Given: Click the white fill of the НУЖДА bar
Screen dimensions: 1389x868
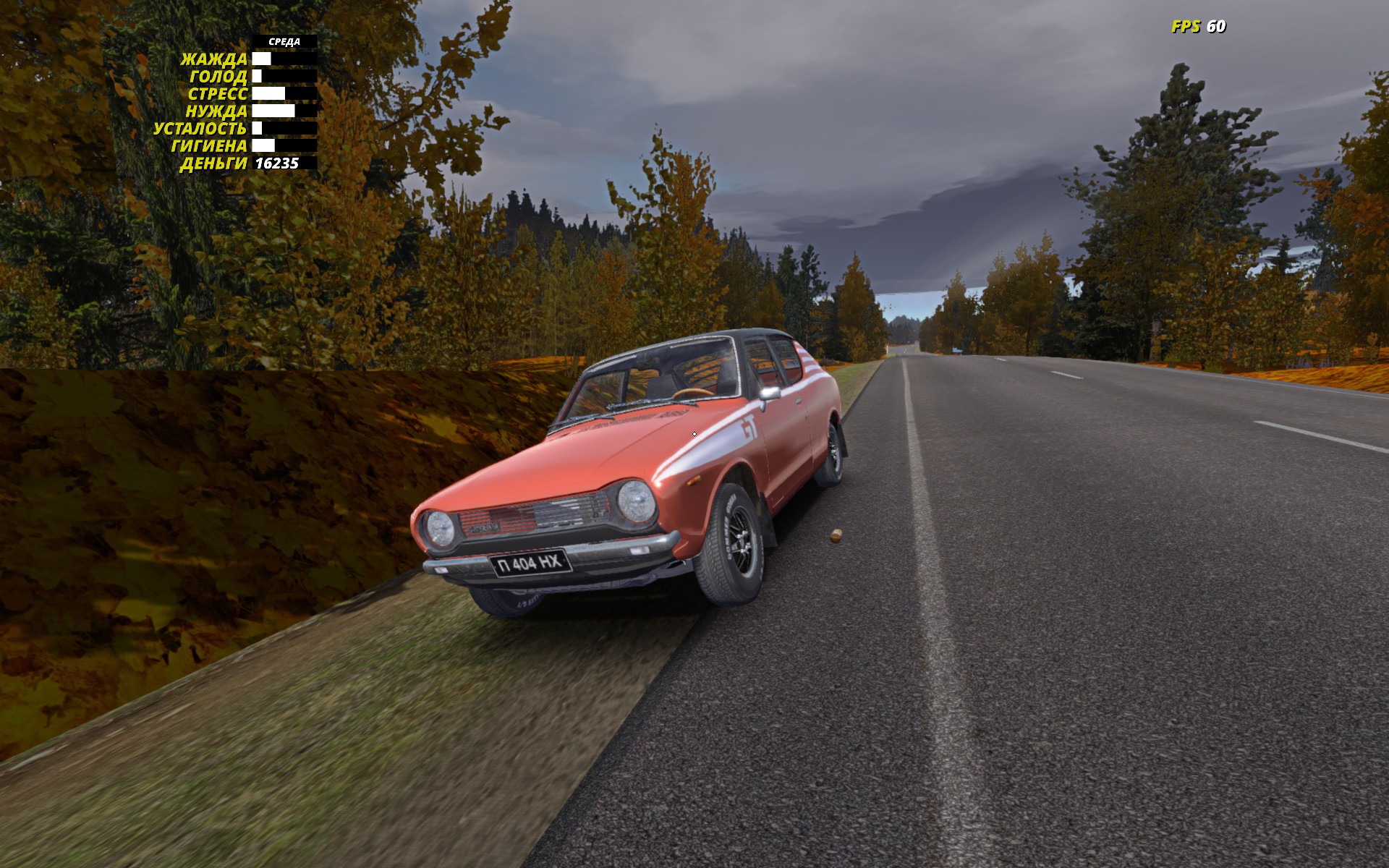Looking at the screenshot, I should (x=273, y=111).
